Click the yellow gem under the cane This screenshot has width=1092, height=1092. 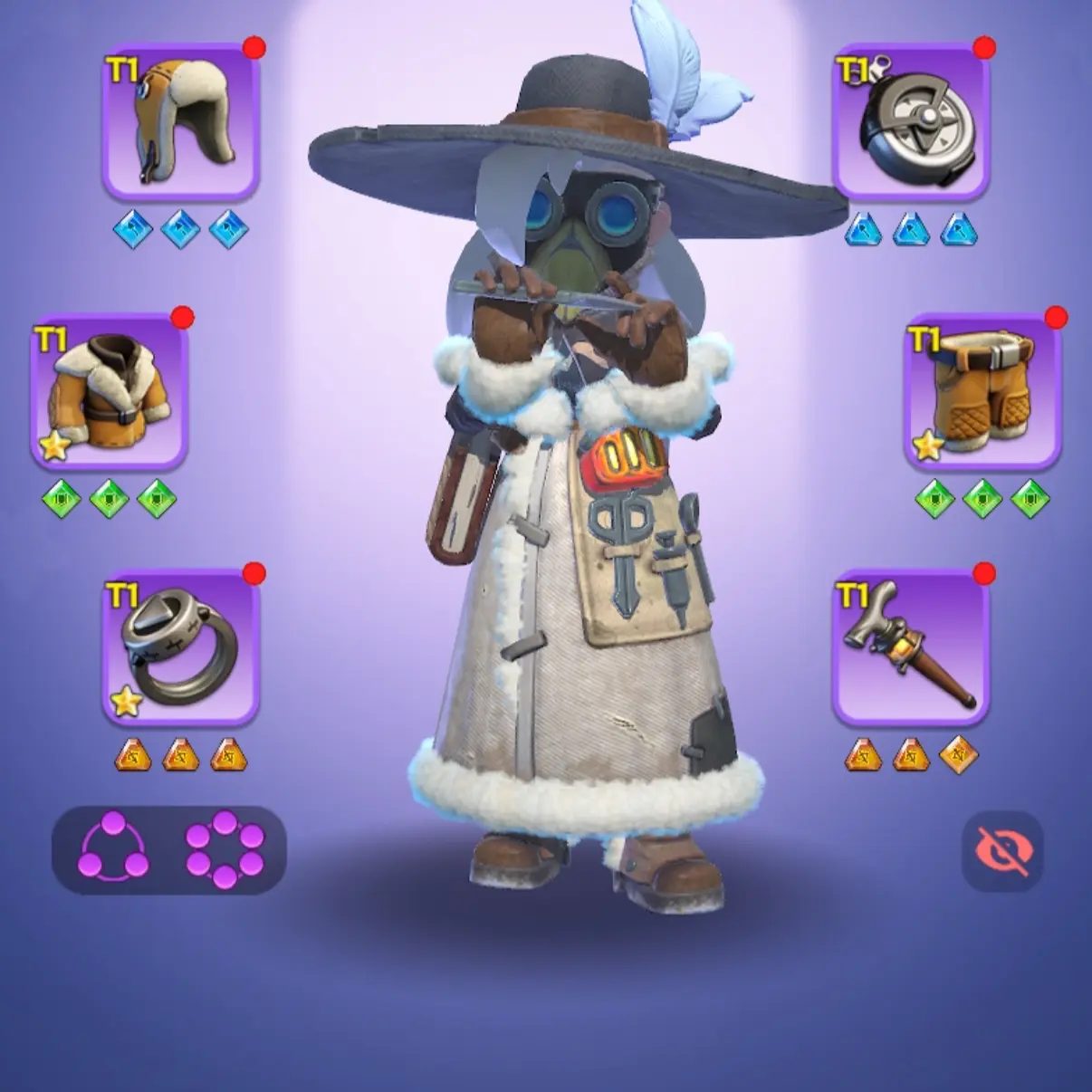(958, 753)
